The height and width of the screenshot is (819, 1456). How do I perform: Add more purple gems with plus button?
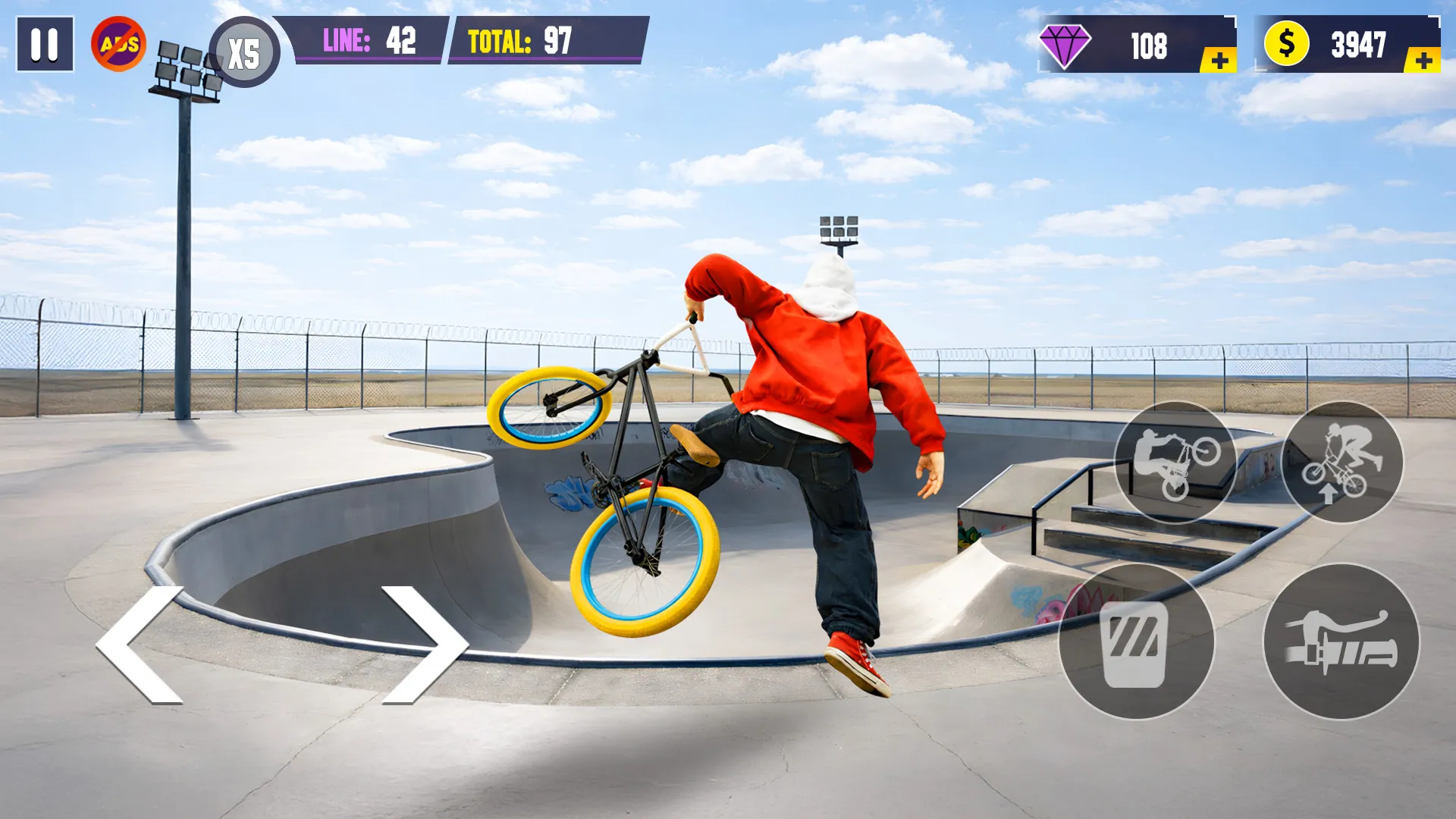[1219, 61]
